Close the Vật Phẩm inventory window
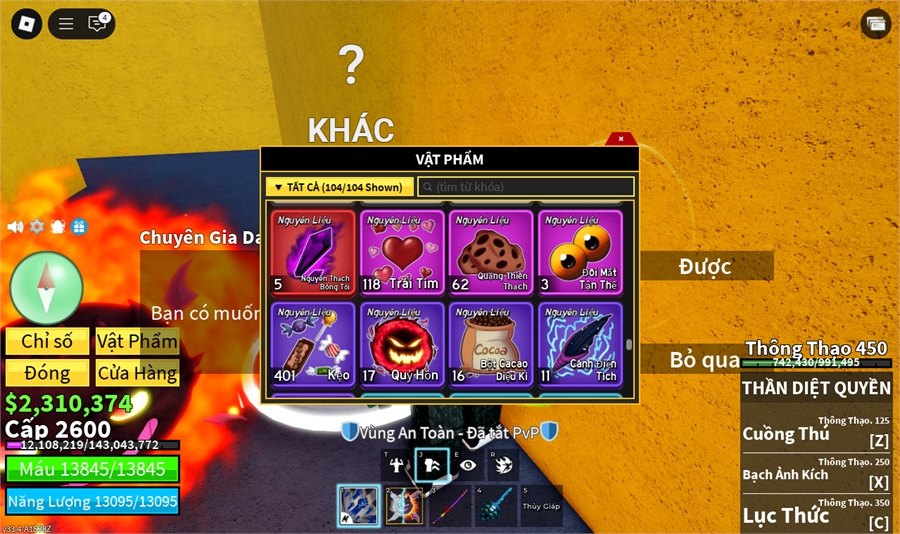 tap(621, 139)
